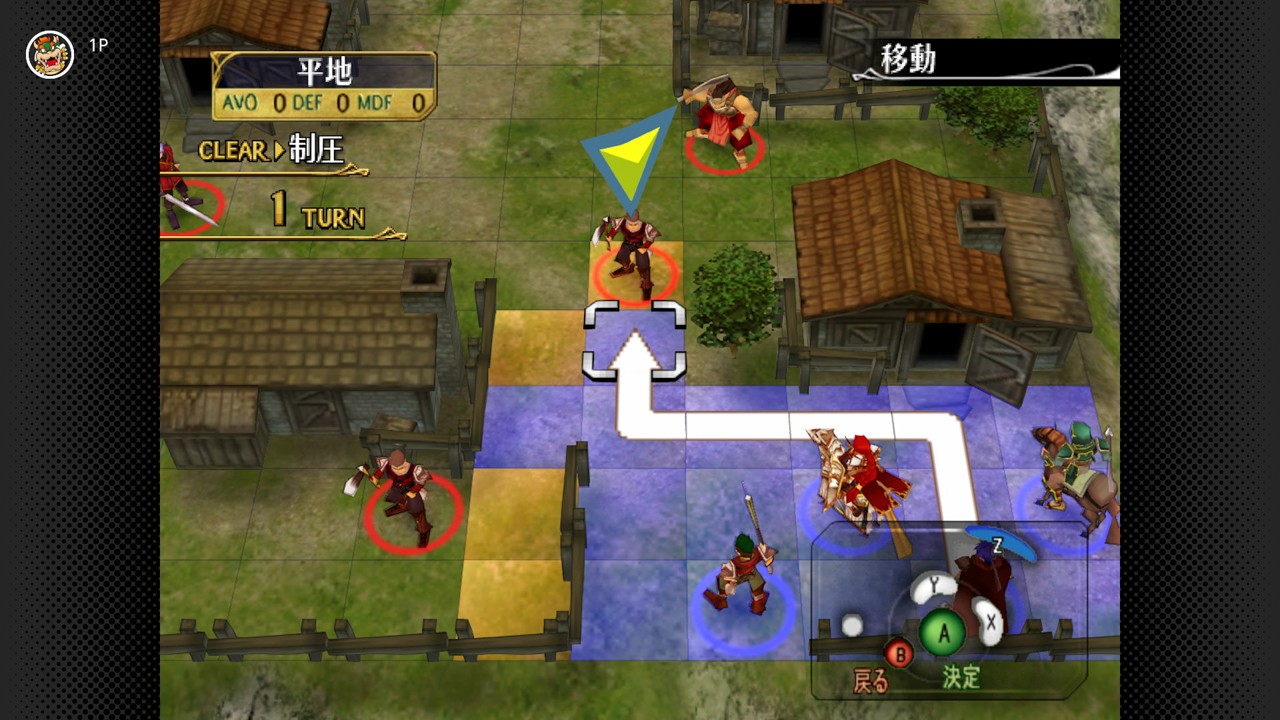Click the Bowser profile avatar icon
Screen dimensions: 1280x720
[x=52, y=52]
